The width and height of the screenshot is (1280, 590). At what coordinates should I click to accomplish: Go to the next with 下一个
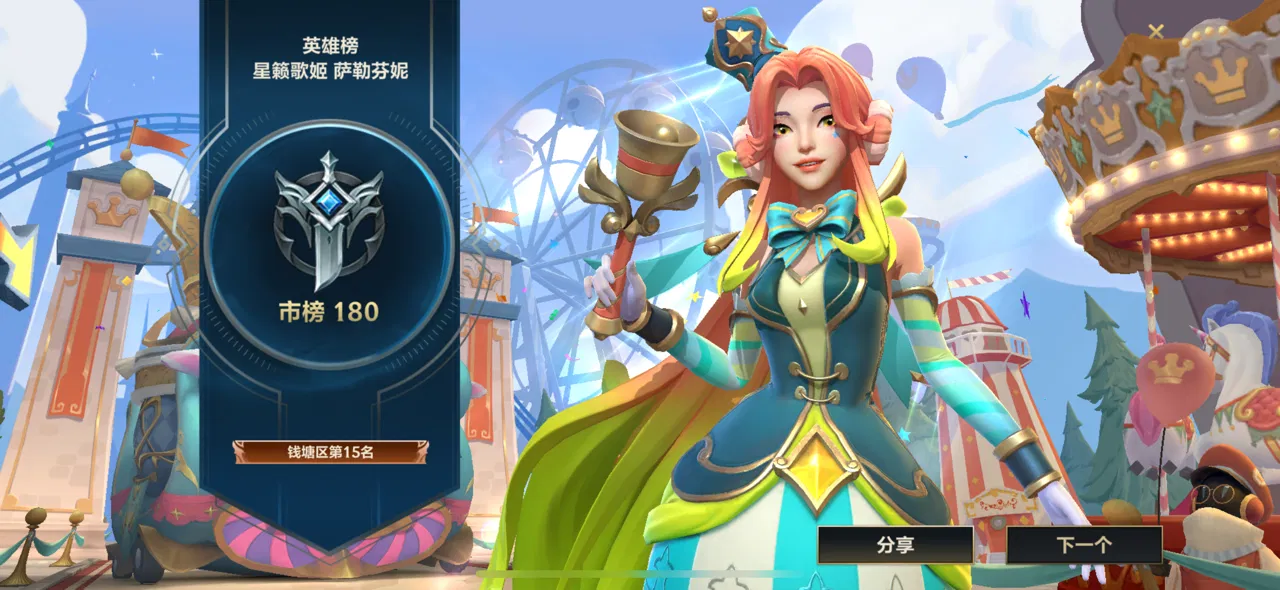[x=1084, y=545]
